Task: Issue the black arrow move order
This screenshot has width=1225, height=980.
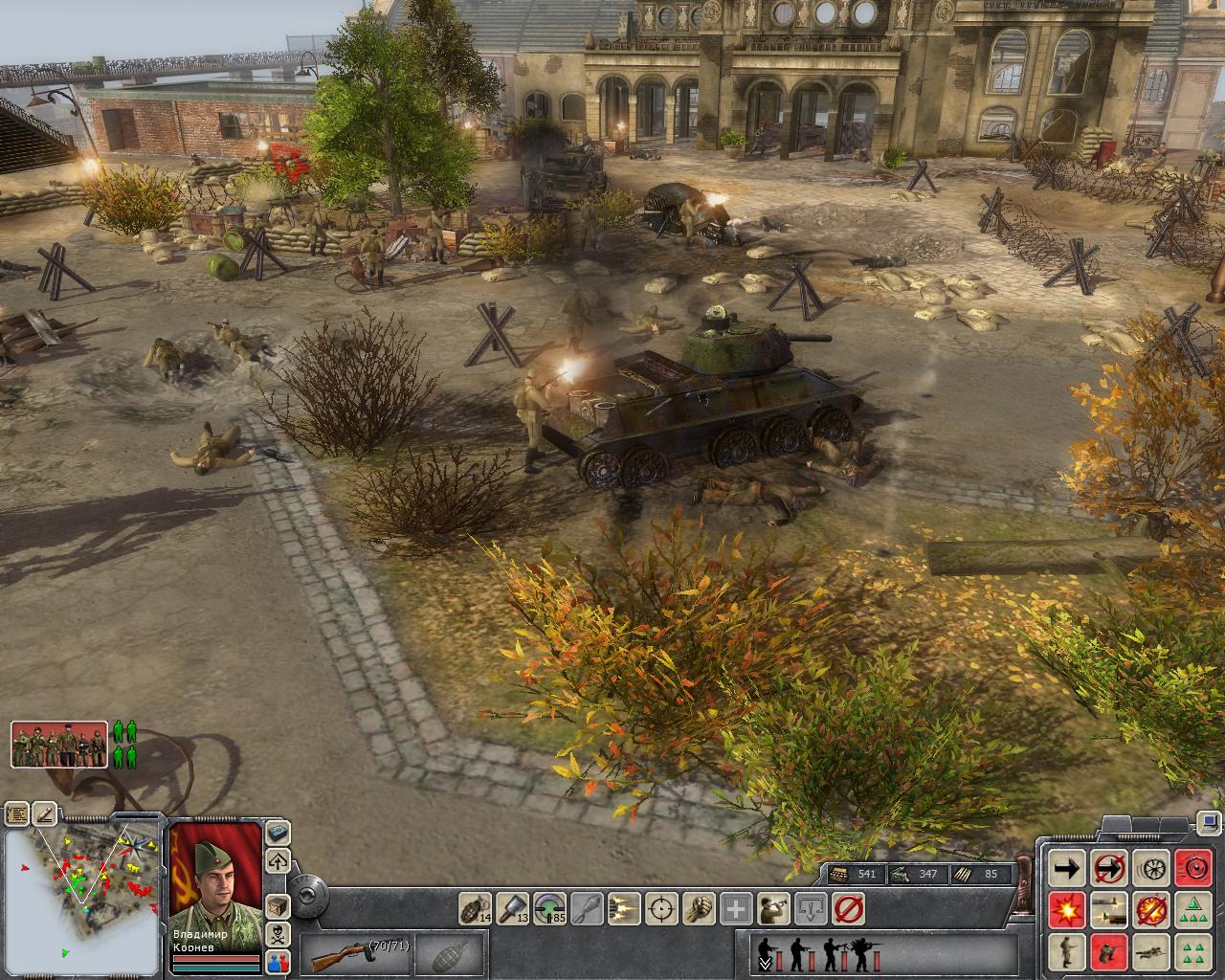Action: [x=1066, y=868]
